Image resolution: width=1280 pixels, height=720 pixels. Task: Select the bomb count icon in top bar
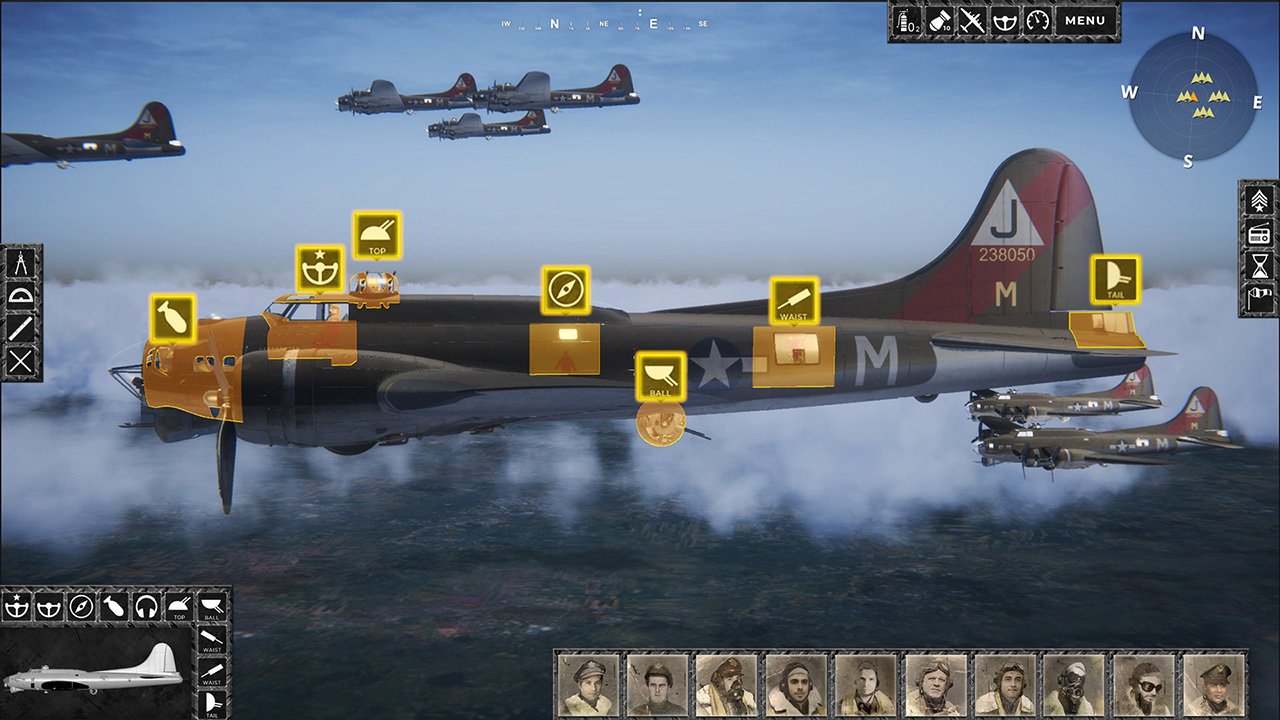(940, 21)
